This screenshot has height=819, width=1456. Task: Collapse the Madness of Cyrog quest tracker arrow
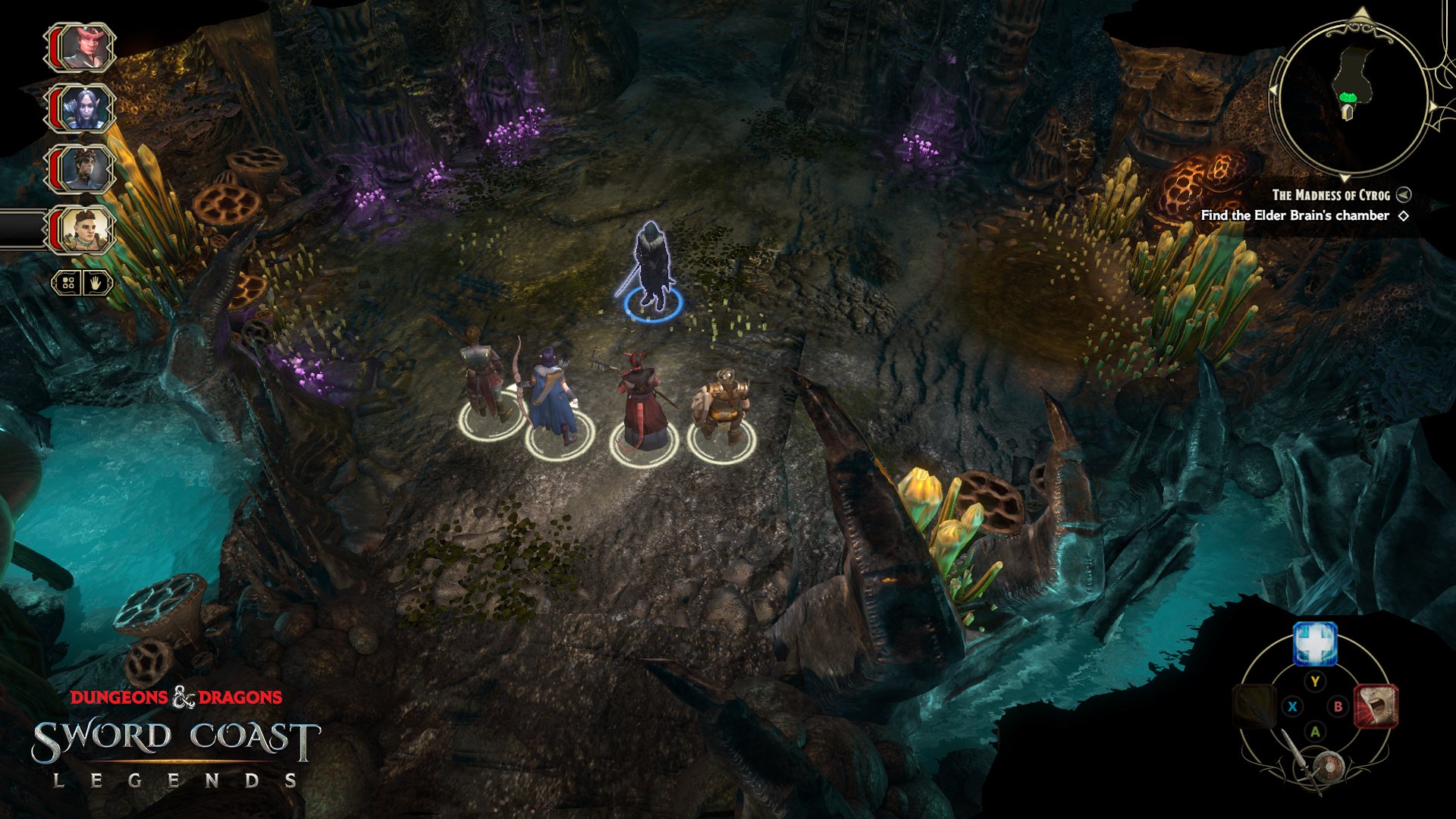(1404, 195)
